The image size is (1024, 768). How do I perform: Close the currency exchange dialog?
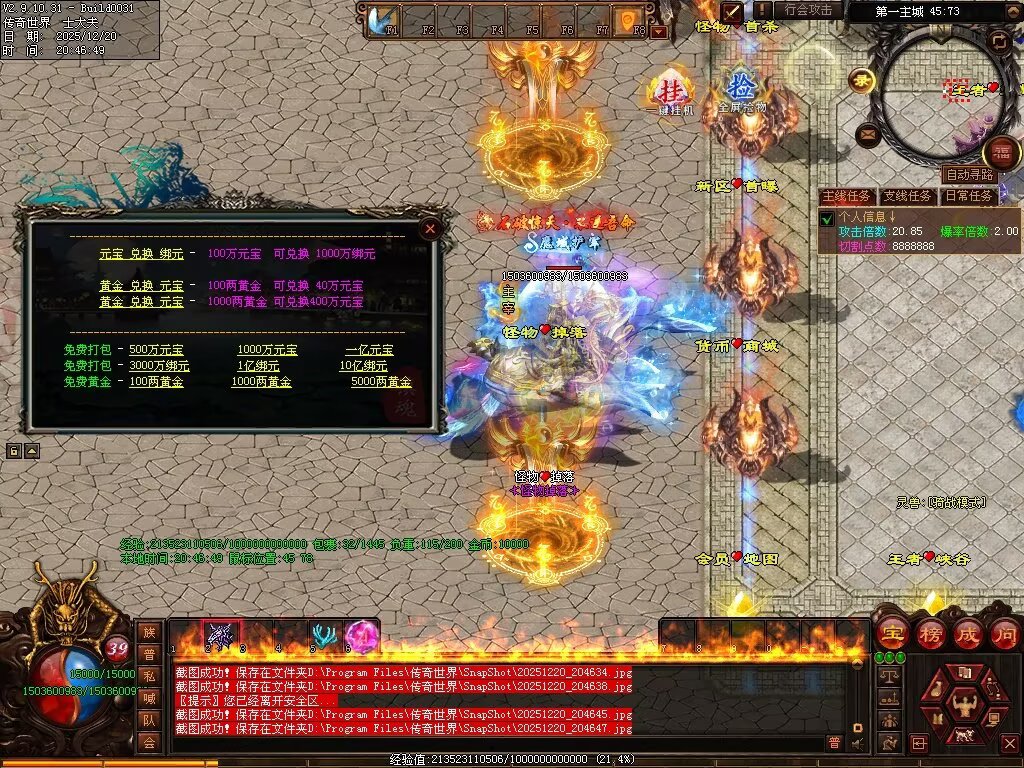(431, 229)
